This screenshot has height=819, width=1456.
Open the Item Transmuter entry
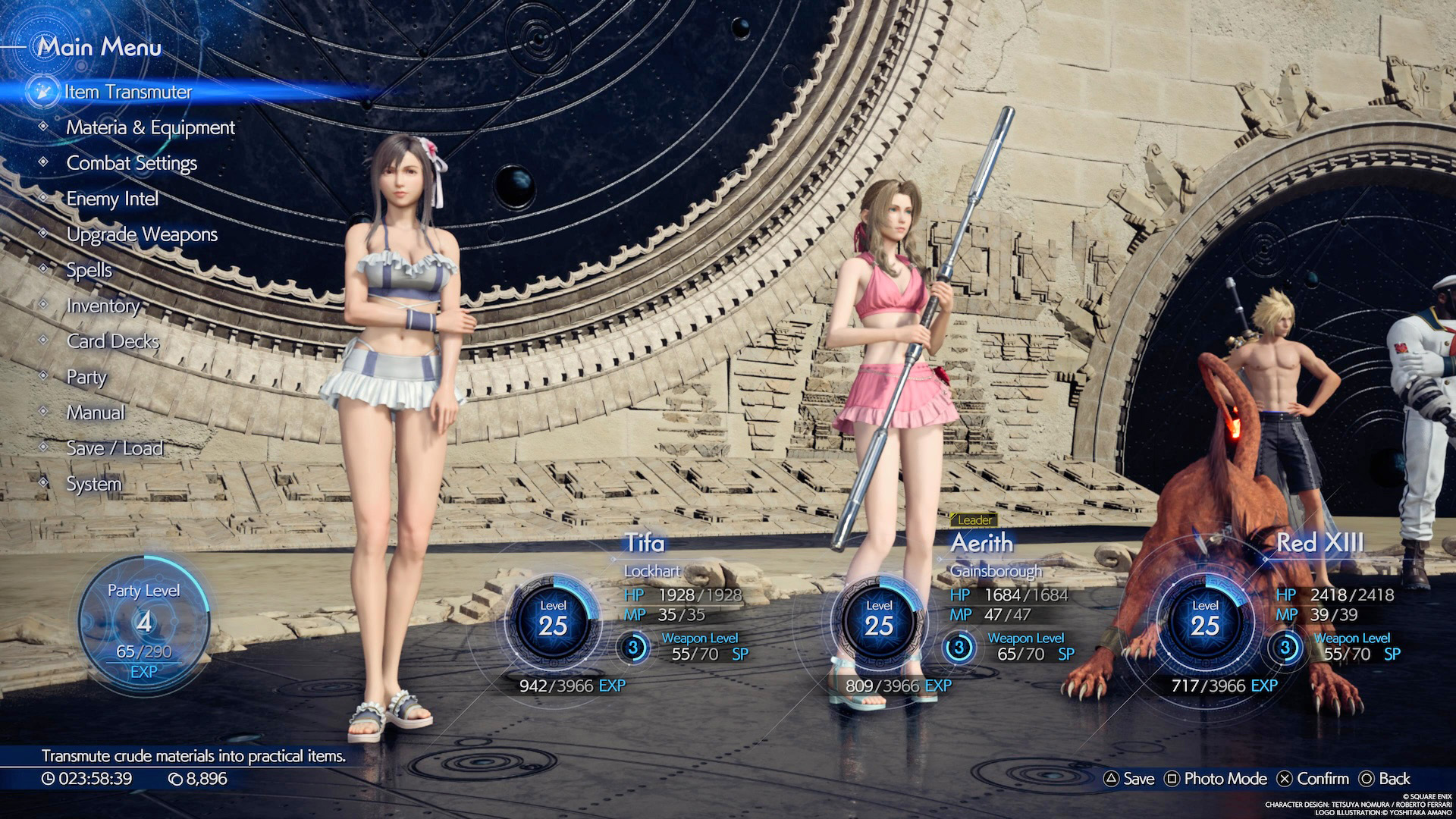127,92
